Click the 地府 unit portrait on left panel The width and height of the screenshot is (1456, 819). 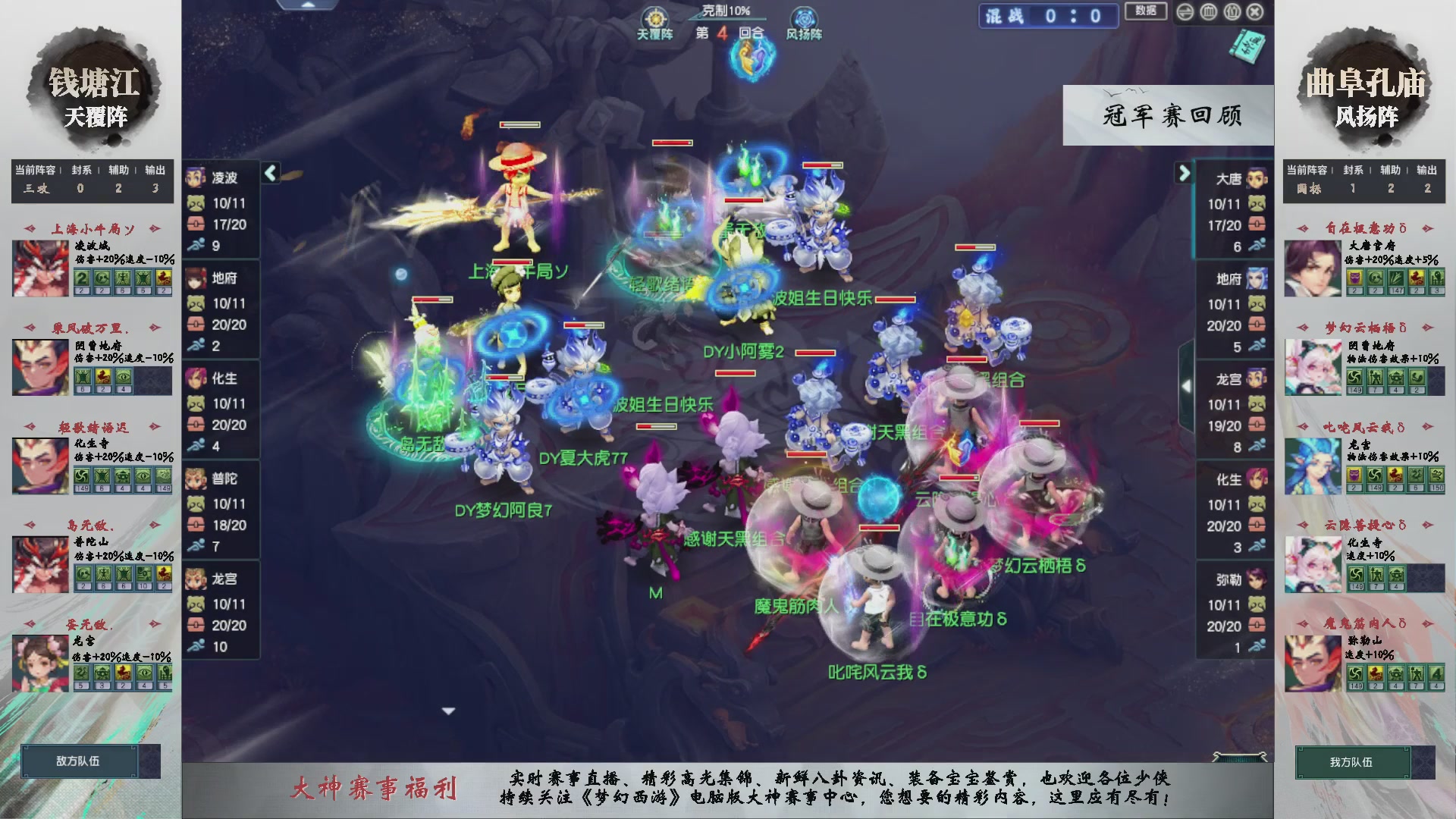[196, 279]
